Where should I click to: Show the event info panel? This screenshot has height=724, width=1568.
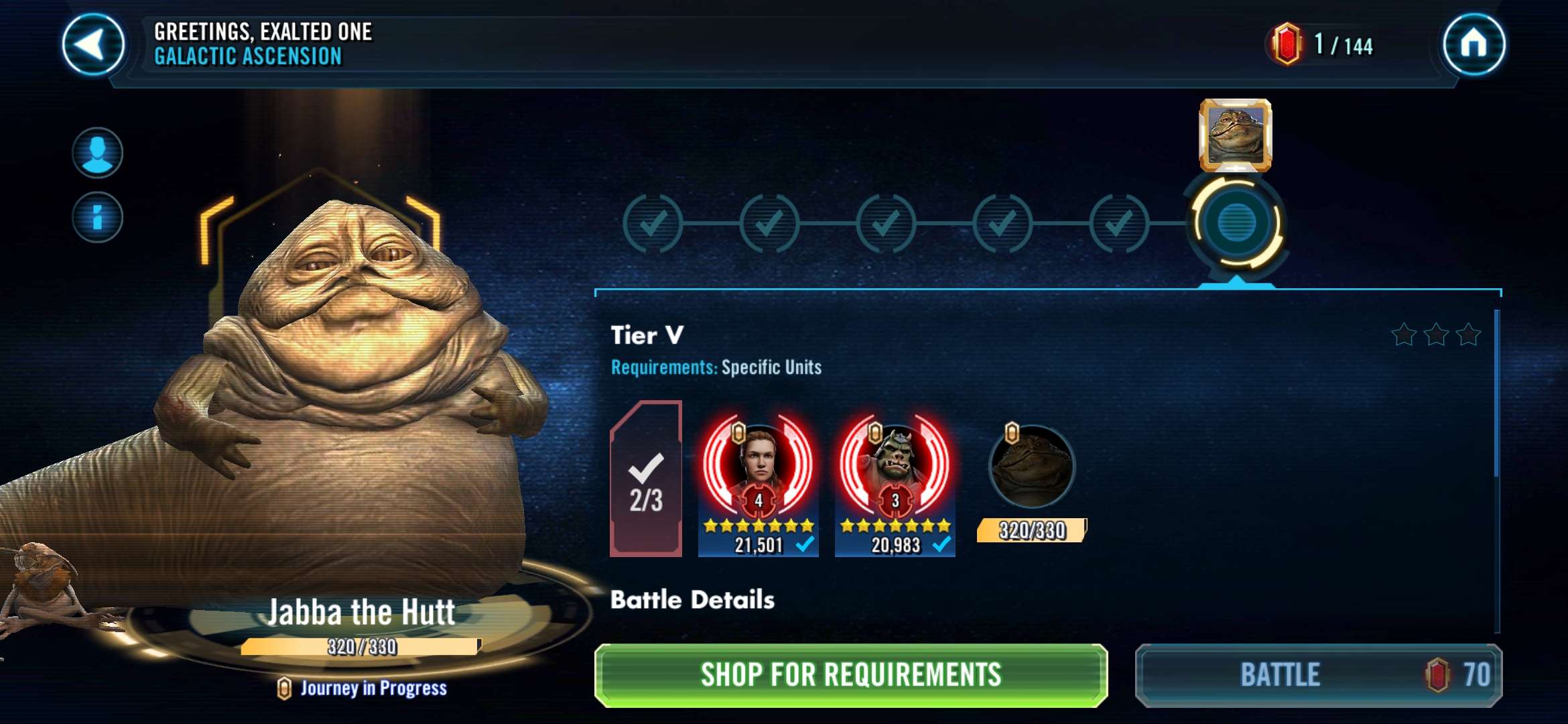[97, 217]
